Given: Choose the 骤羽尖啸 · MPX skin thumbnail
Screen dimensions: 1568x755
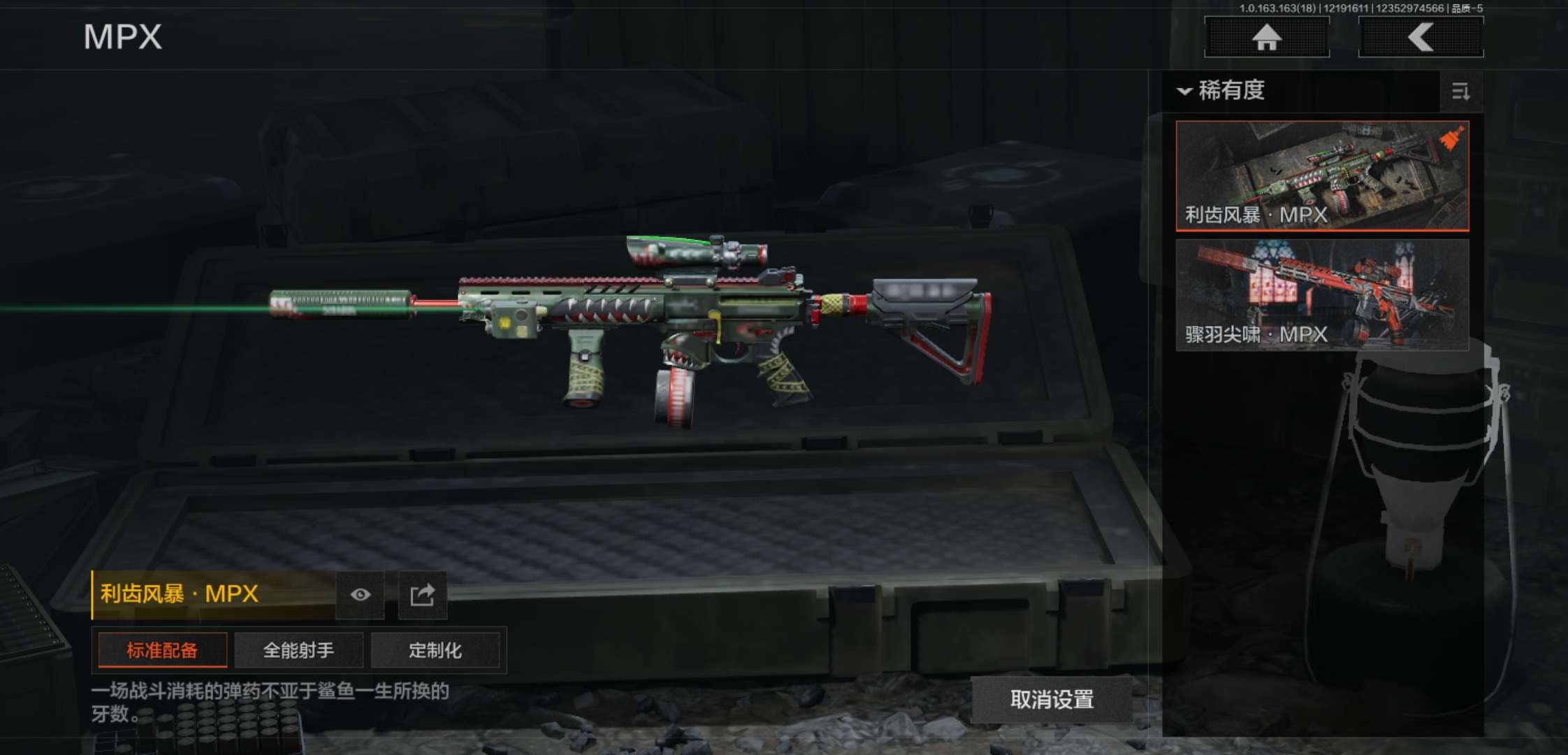Looking at the screenshot, I should point(1322,294).
